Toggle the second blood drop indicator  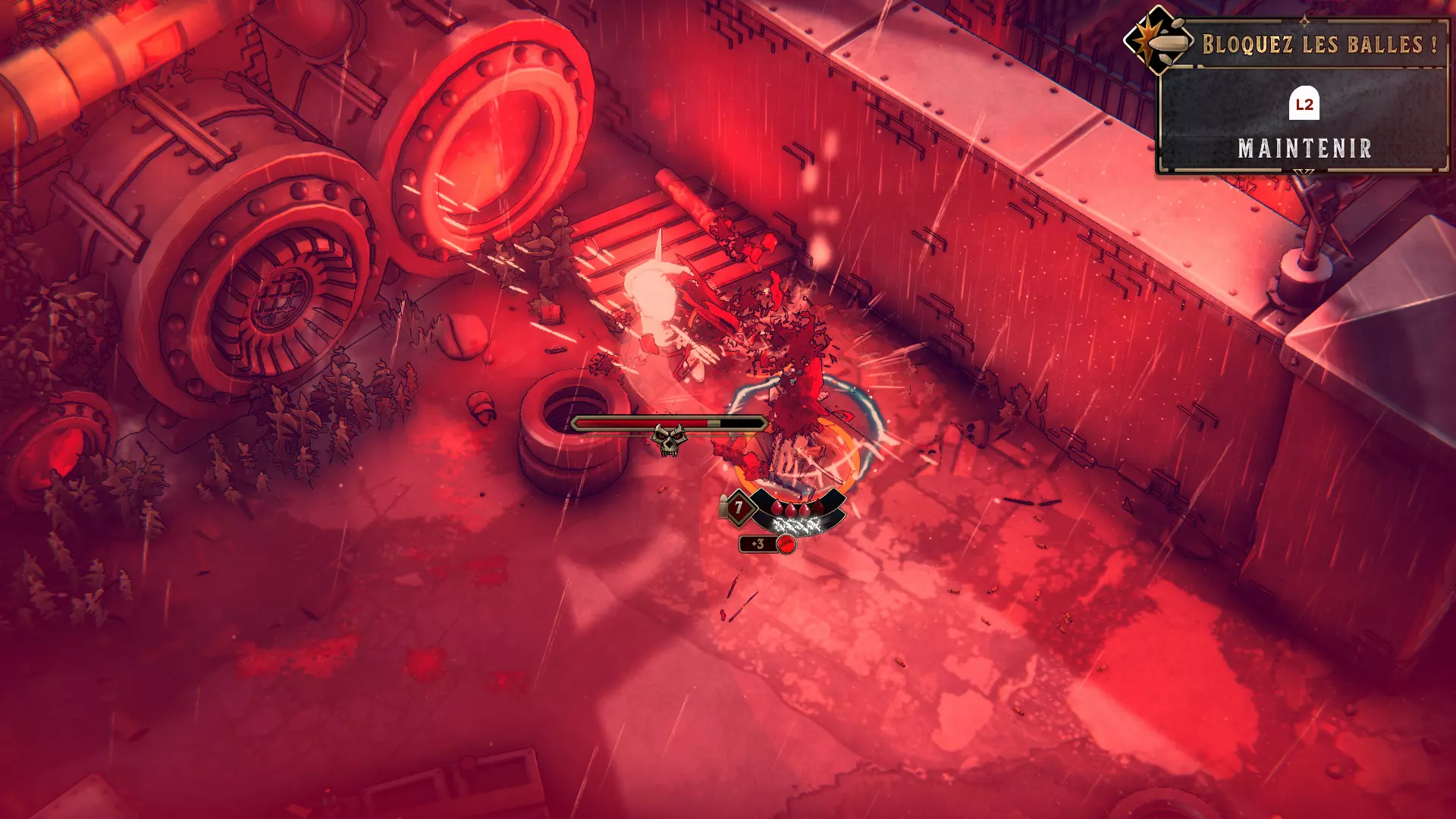point(790,509)
